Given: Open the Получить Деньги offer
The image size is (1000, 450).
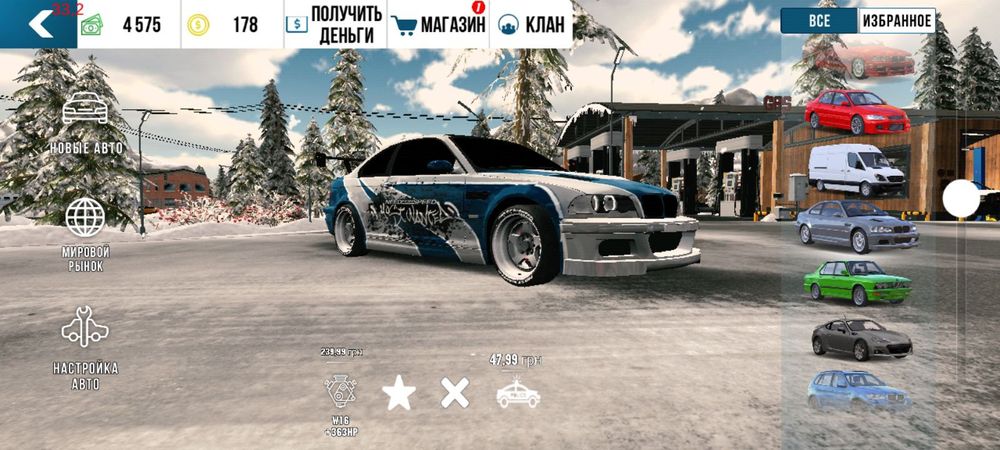Looking at the screenshot, I should tap(333, 24).
